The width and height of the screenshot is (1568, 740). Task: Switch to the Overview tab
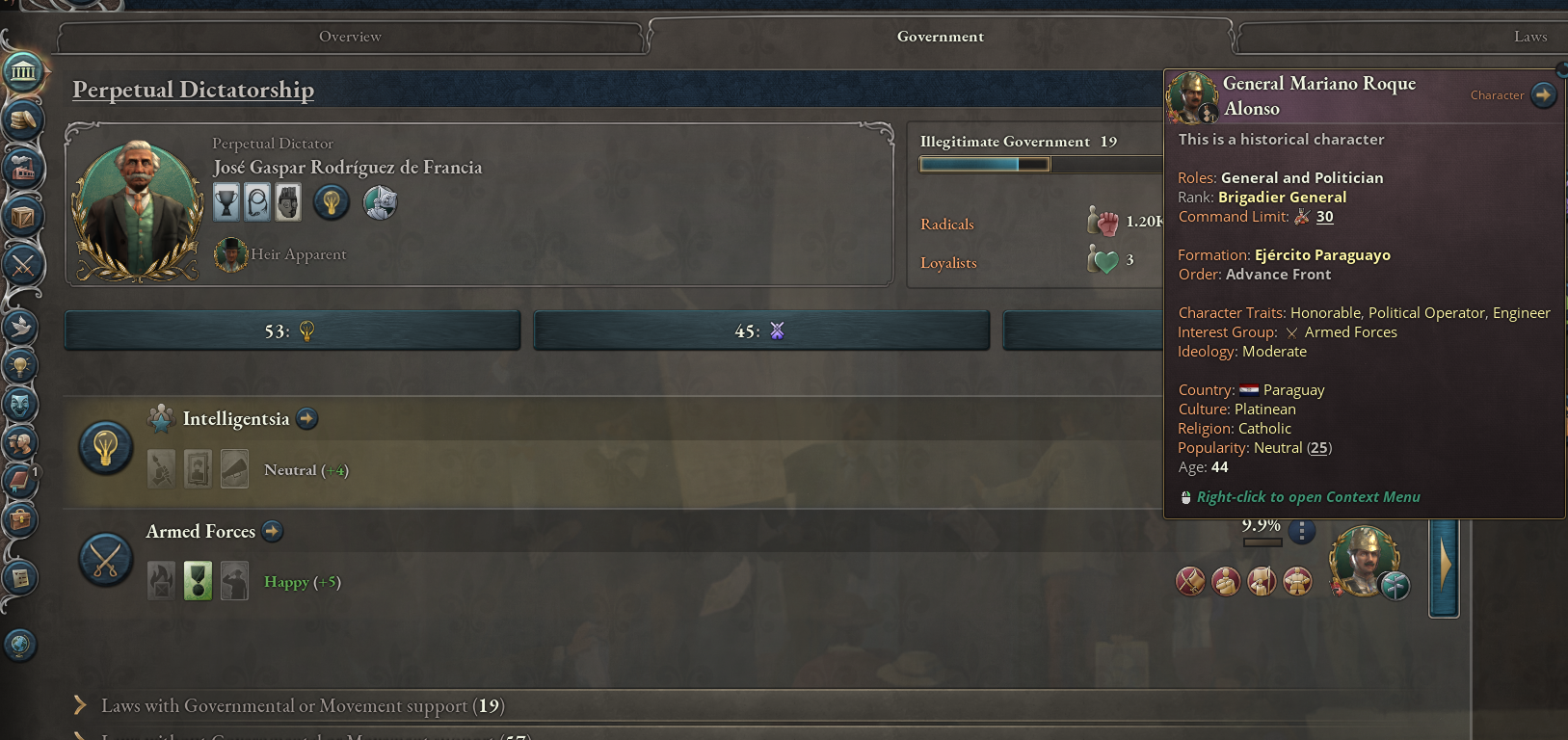350,37
